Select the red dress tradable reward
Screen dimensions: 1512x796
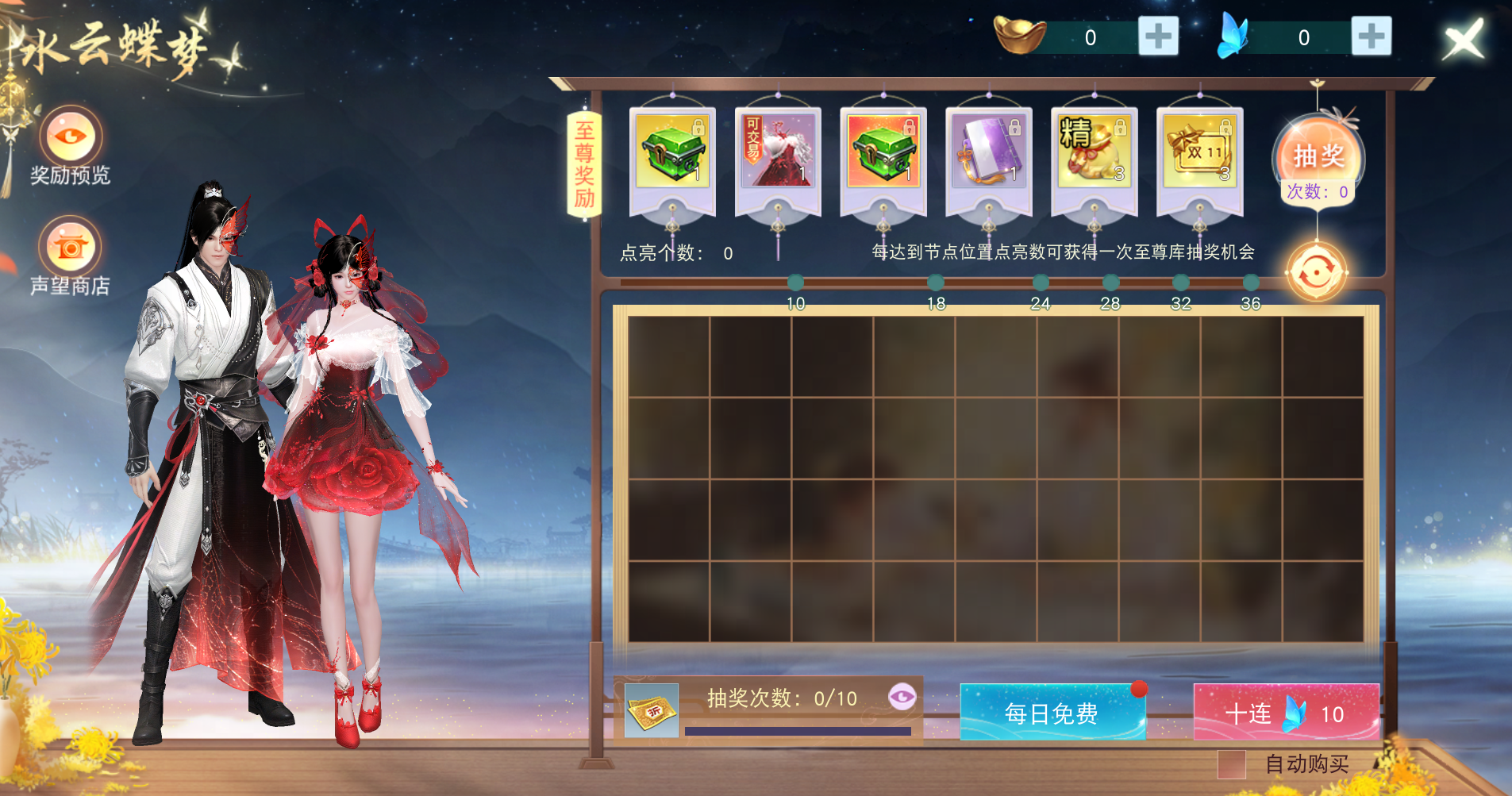point(777,151)
